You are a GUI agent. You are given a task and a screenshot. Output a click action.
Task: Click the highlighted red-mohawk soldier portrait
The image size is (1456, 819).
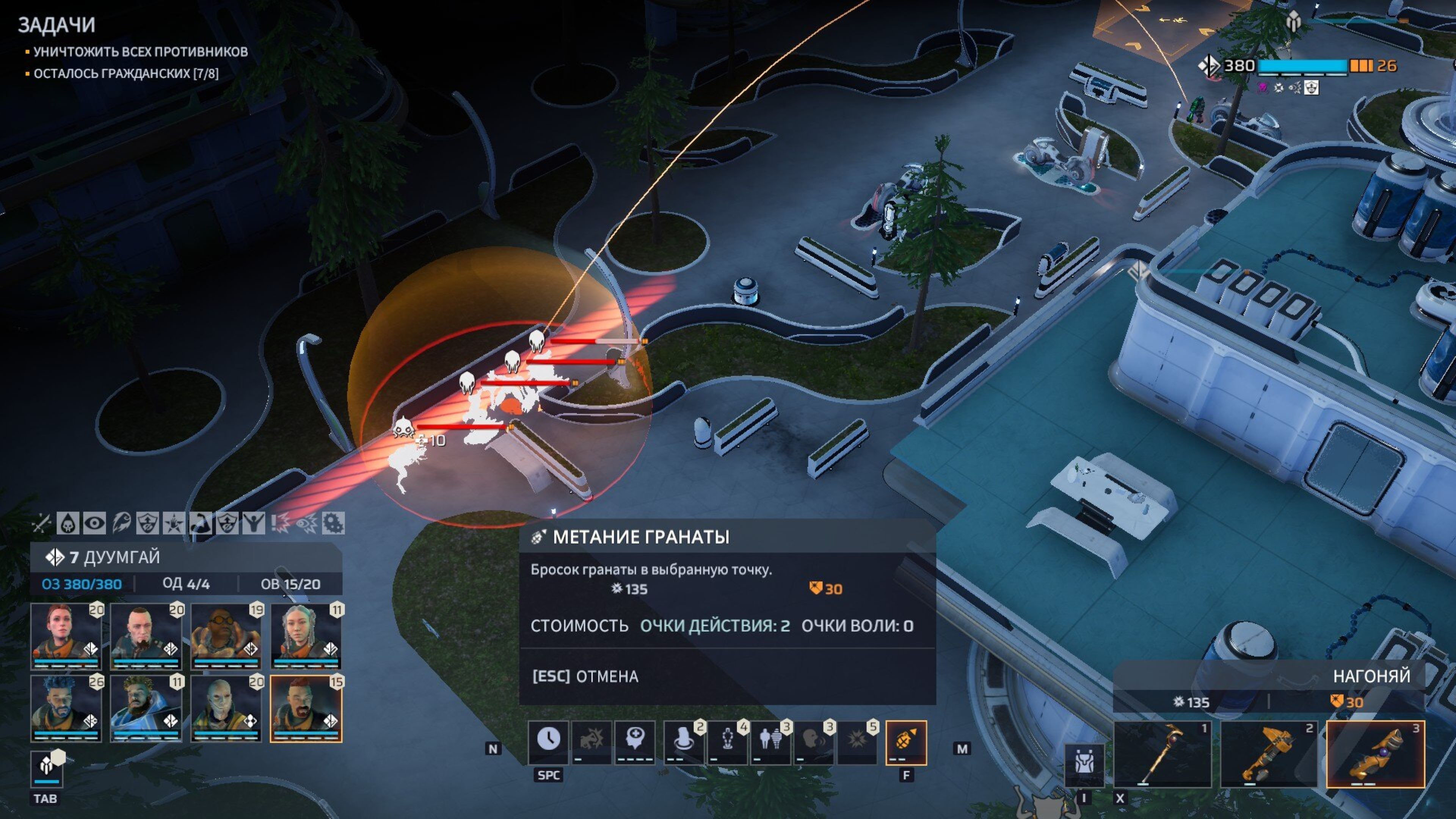(x=306, y=708)
